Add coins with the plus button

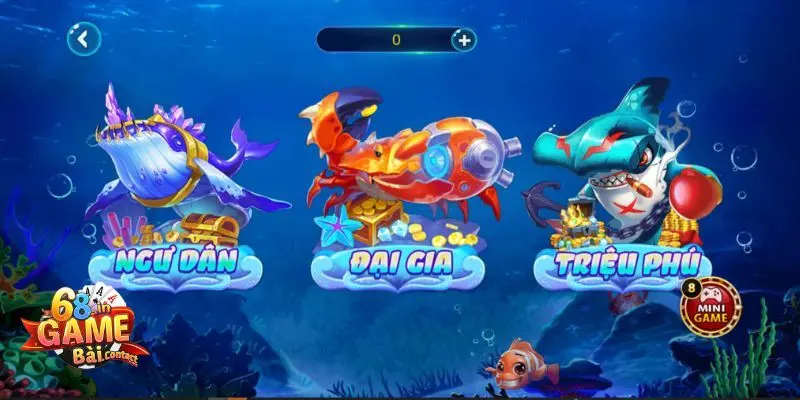pos(463,39)
